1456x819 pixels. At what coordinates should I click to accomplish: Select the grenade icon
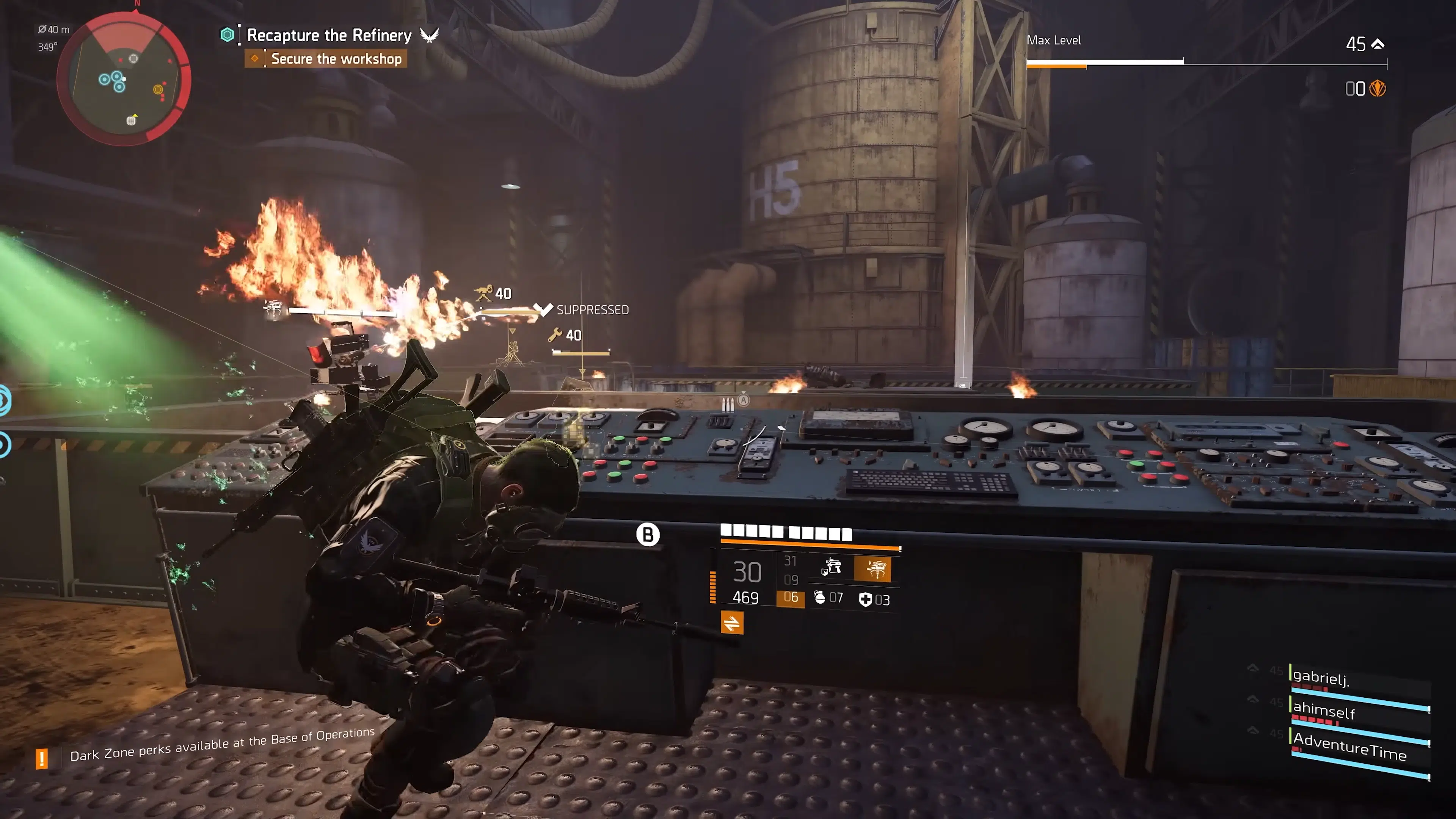point(819,598)
